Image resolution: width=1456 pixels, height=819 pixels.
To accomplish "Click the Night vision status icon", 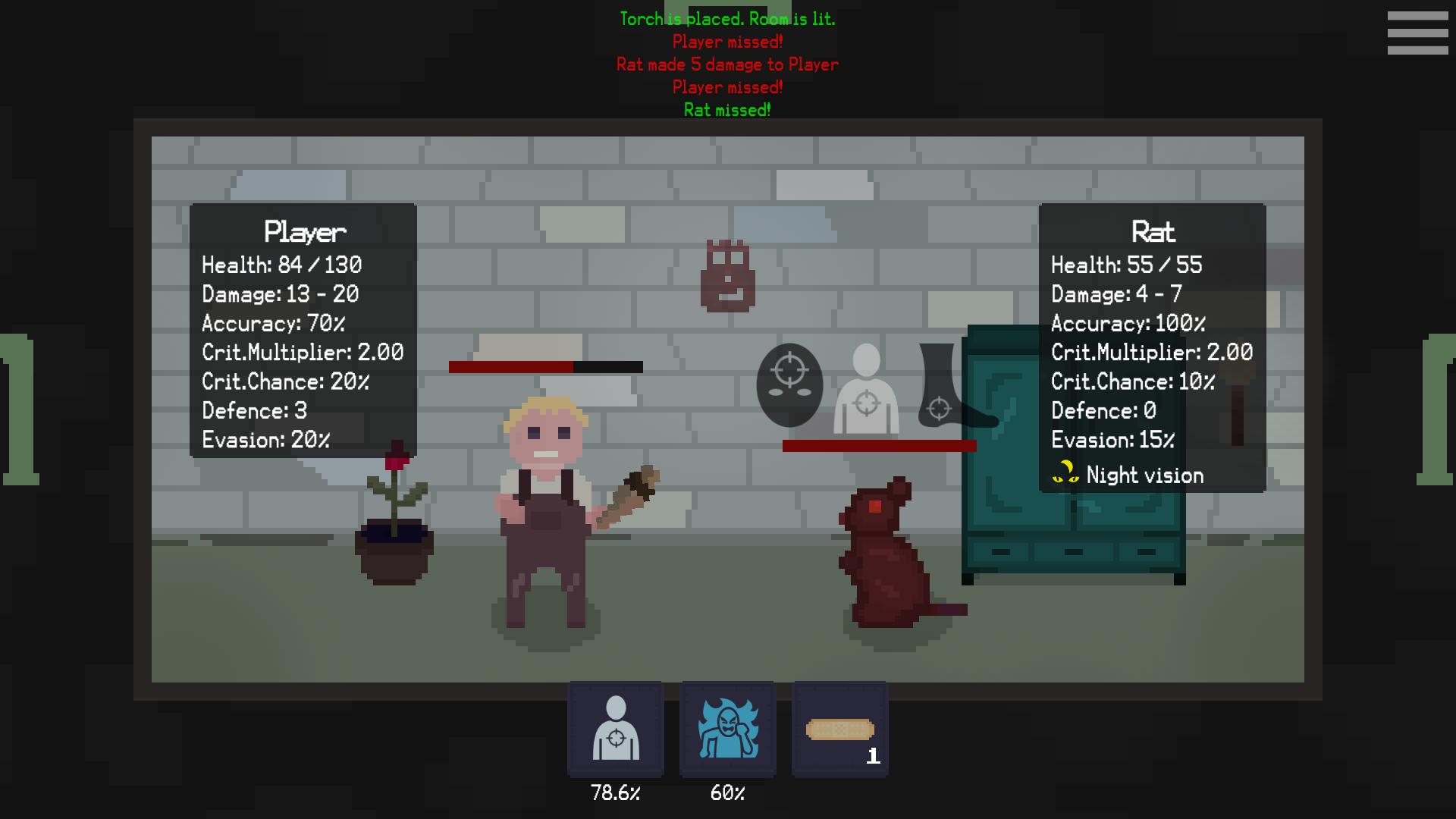I will coord(1064,474).
